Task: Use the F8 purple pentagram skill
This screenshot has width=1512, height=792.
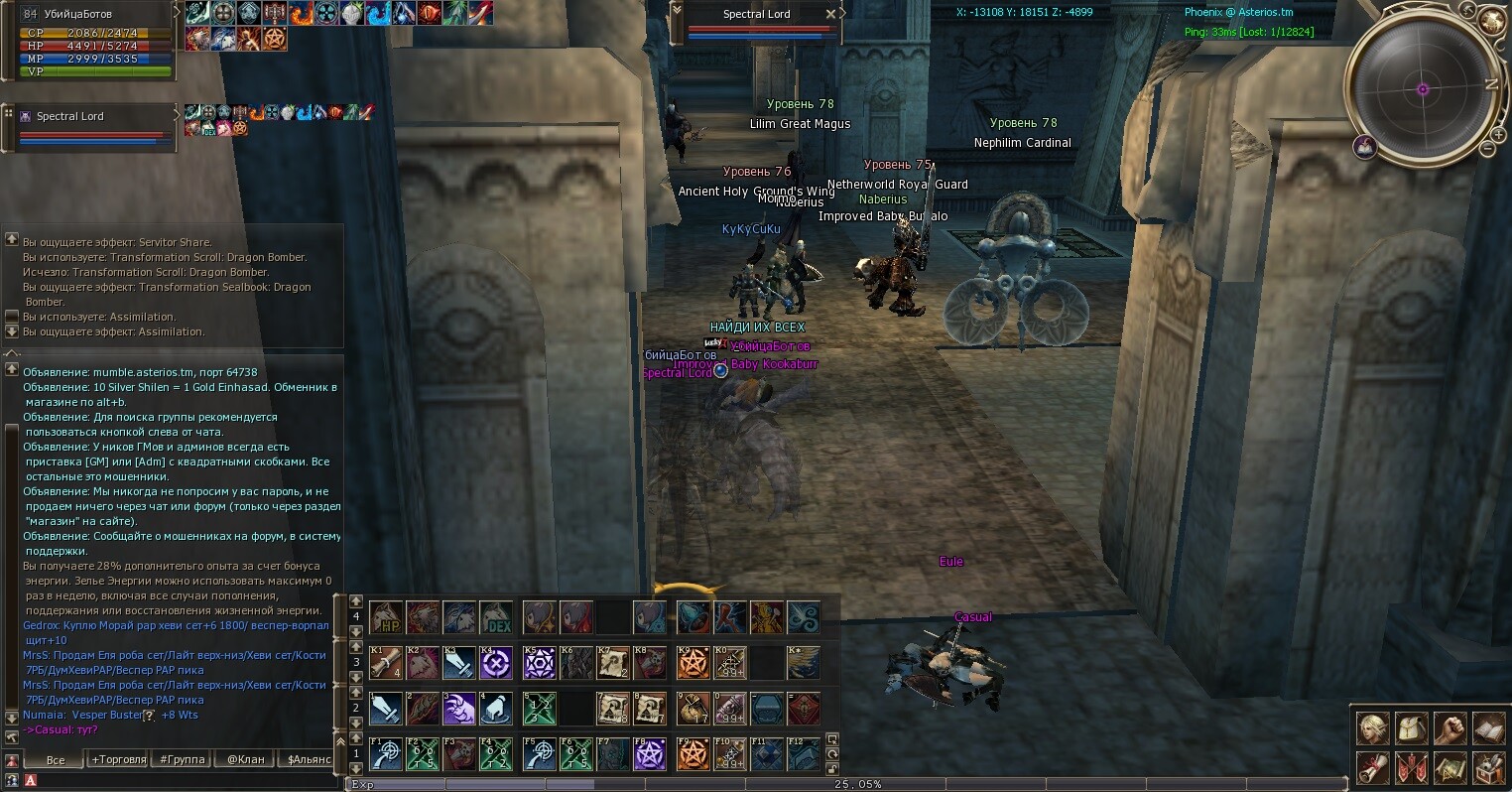Action: click(x=650, y=755)
